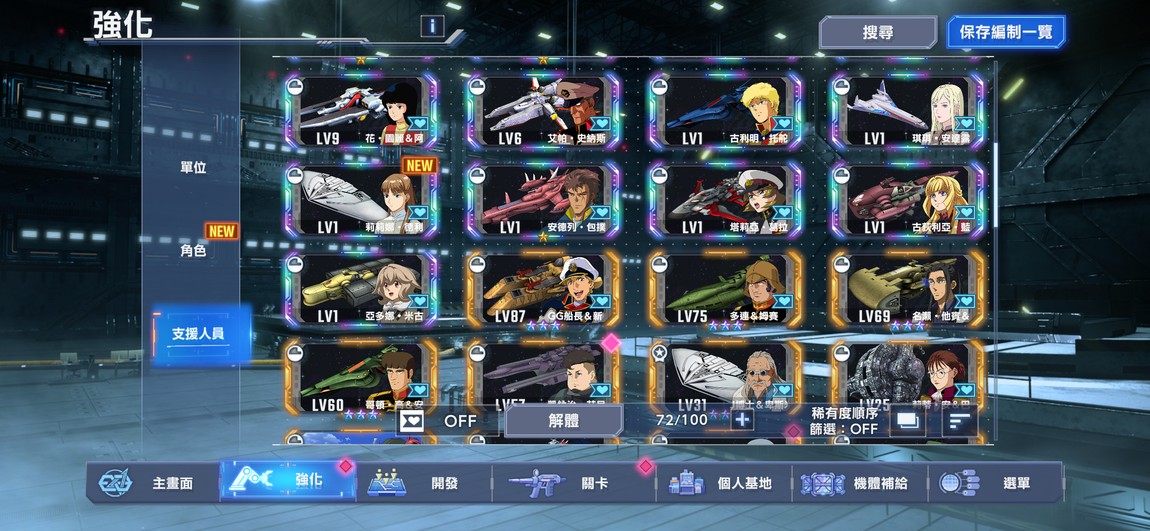Click the 解體 dismantle button
The width and height of the screenshot is (1150, 531).
563,420
